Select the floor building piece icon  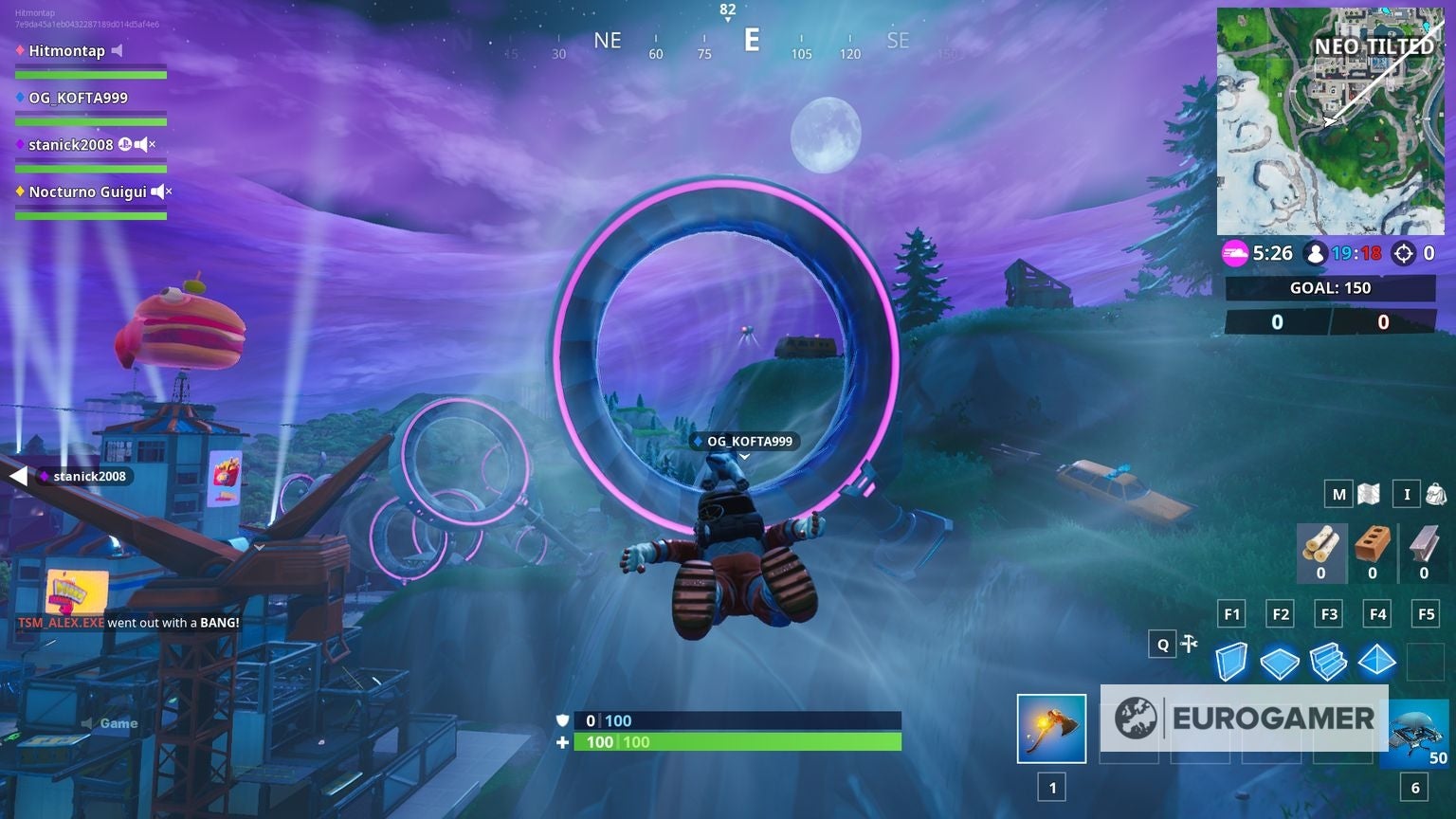click(1280, 664)
